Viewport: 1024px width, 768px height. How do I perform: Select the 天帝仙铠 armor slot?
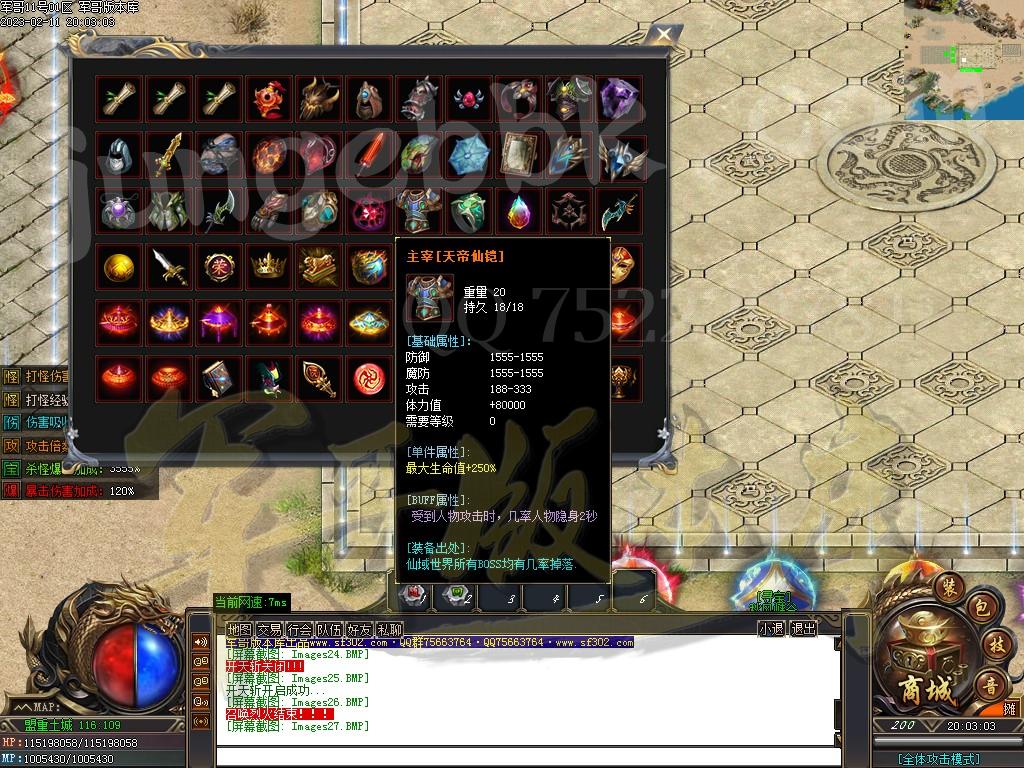418,209
